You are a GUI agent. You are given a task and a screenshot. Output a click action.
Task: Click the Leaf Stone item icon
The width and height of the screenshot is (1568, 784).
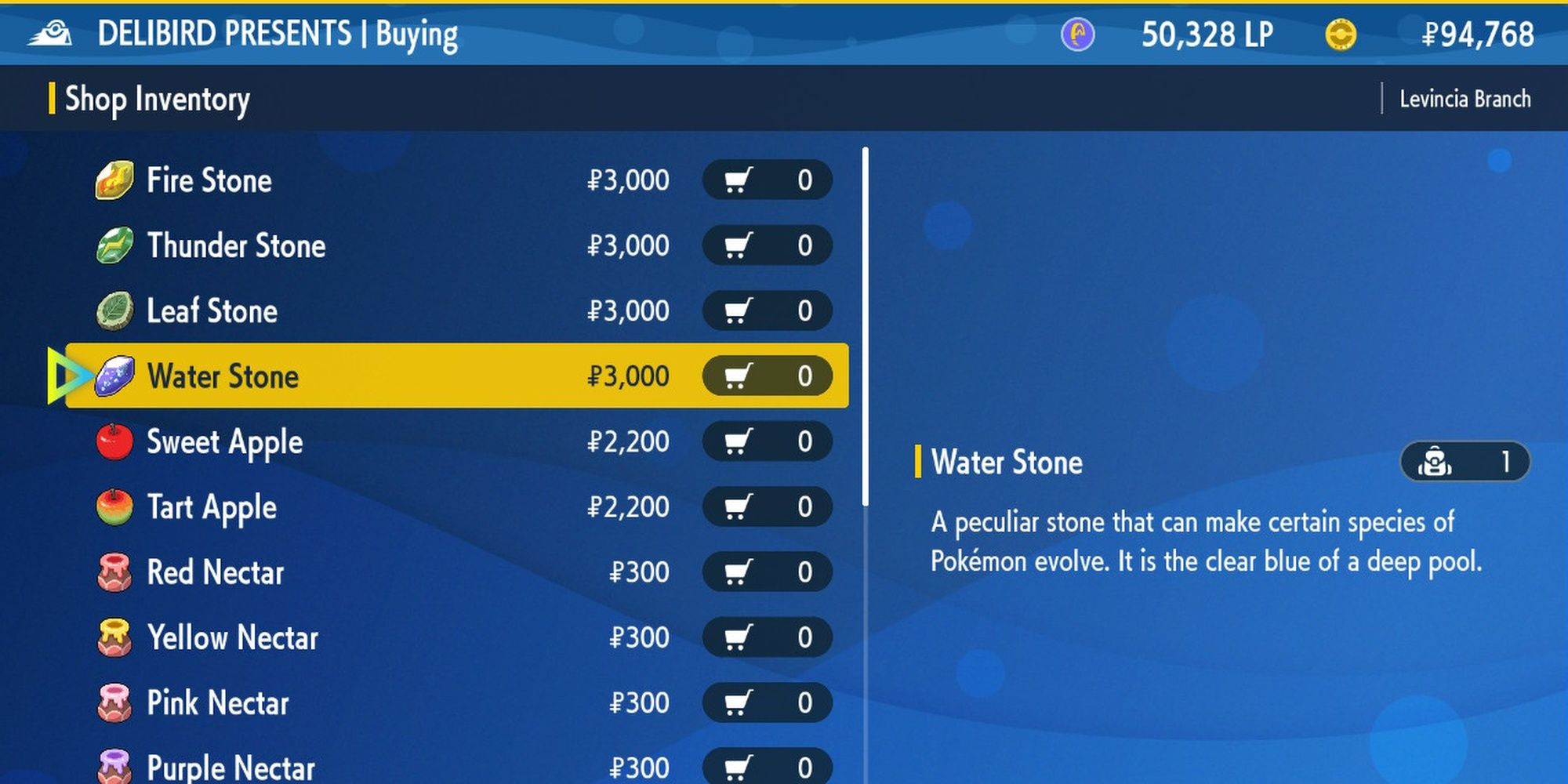pyautogui.click(x=114, y=311)
